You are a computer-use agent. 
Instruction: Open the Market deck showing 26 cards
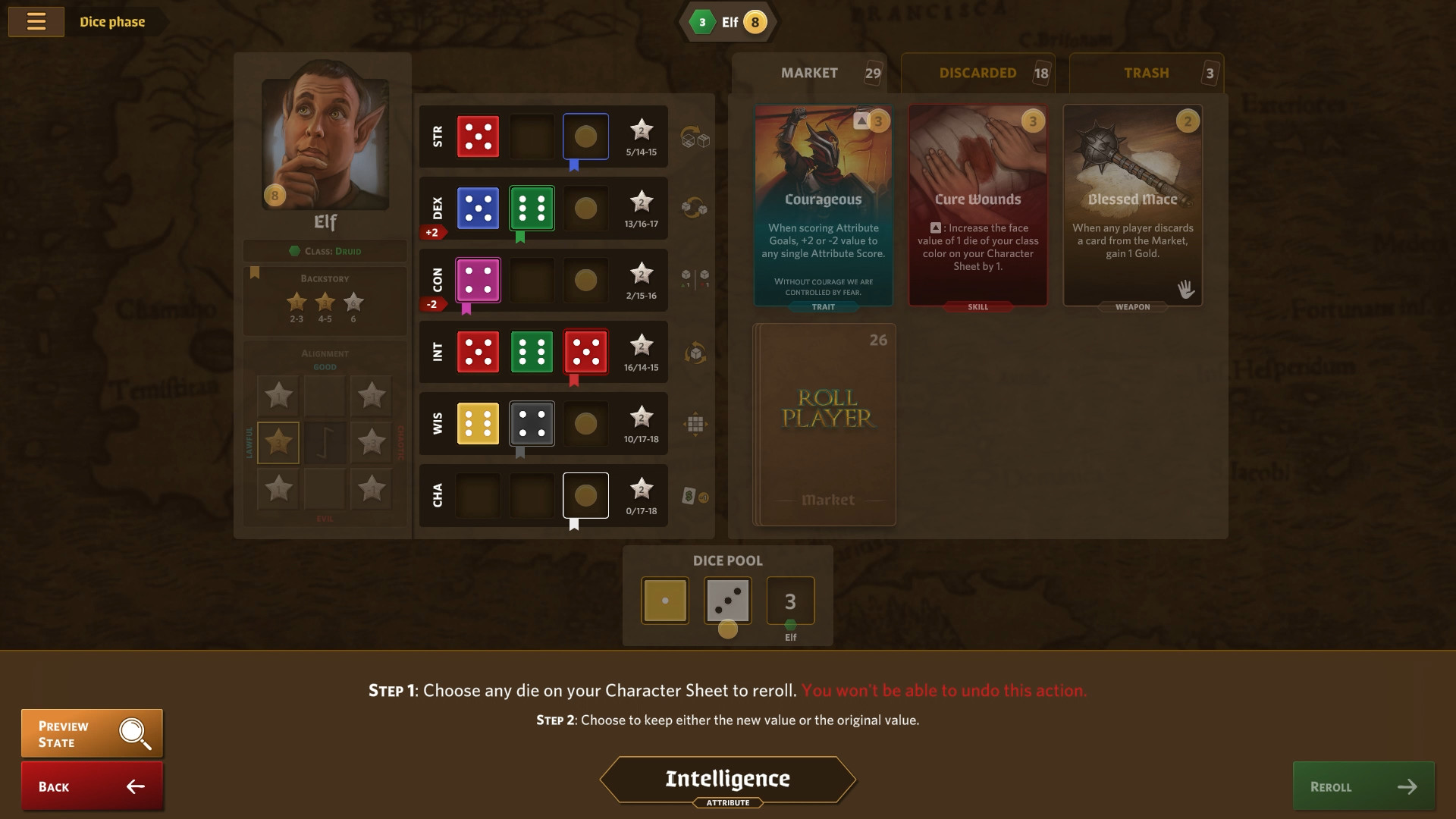point(824,423)
